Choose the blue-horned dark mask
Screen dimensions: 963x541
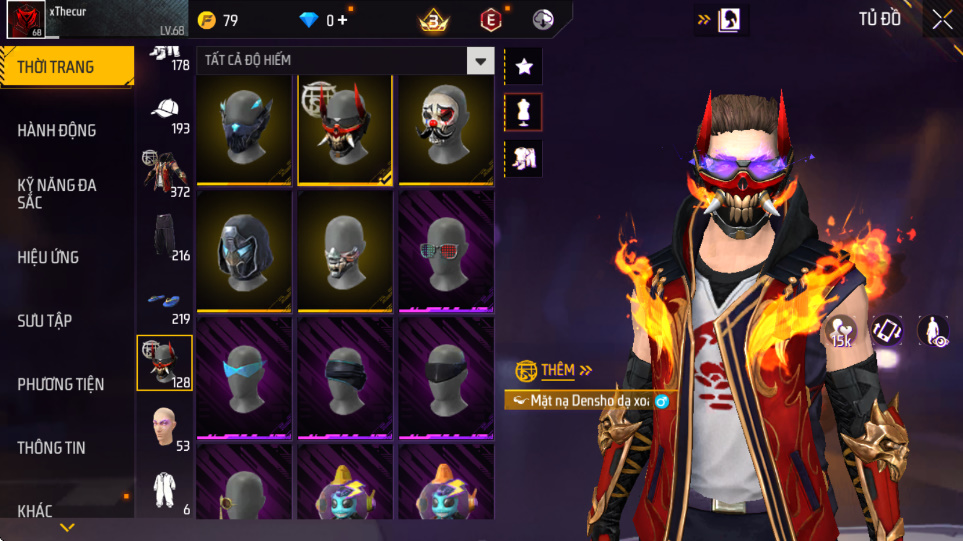pos(244,130)
